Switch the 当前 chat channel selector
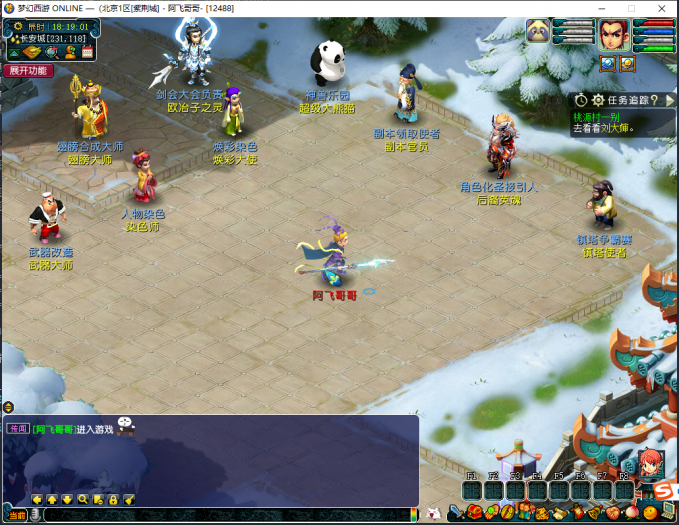The height and width of the screenshot is (525, 679). [18, 514]
